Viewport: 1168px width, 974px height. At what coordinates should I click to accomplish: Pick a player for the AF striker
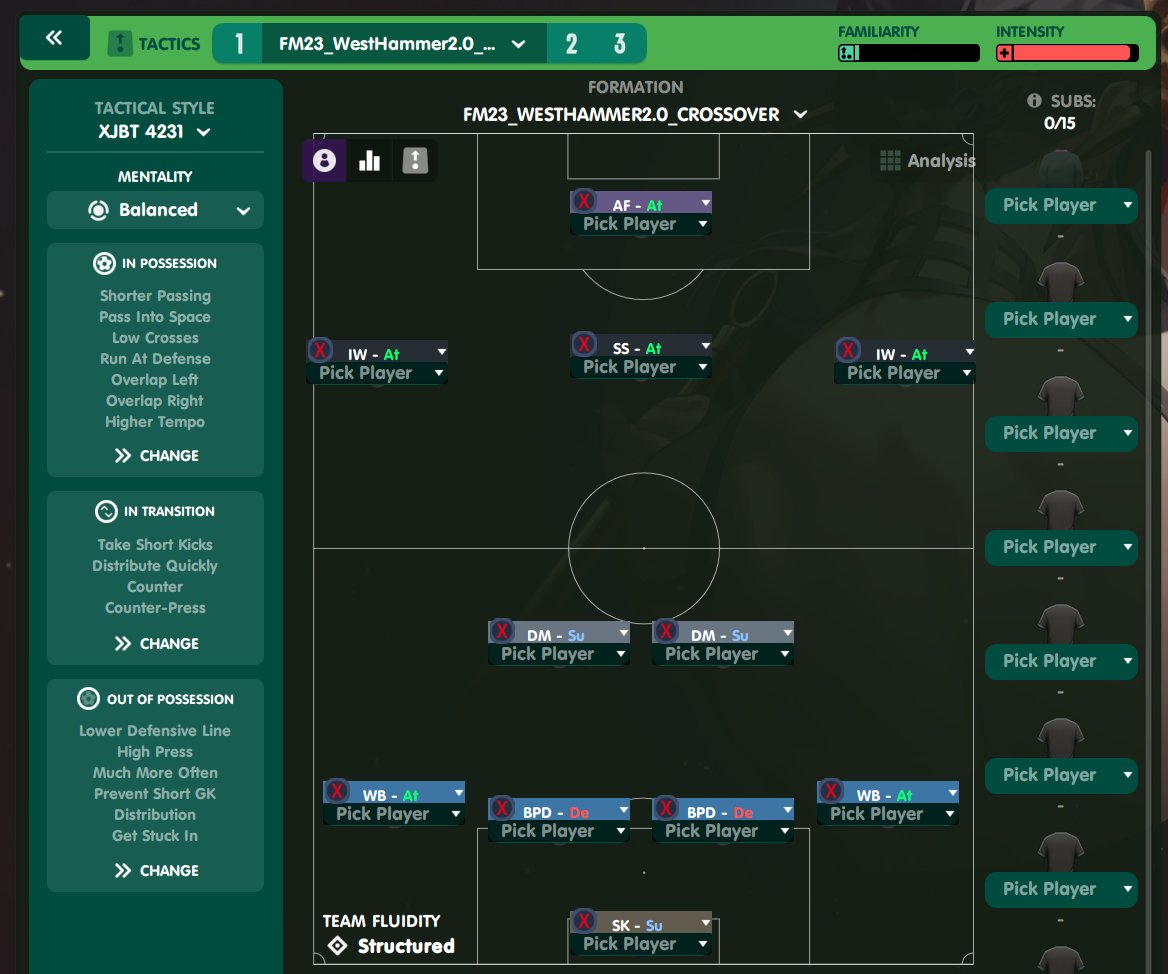pos(640,224)
